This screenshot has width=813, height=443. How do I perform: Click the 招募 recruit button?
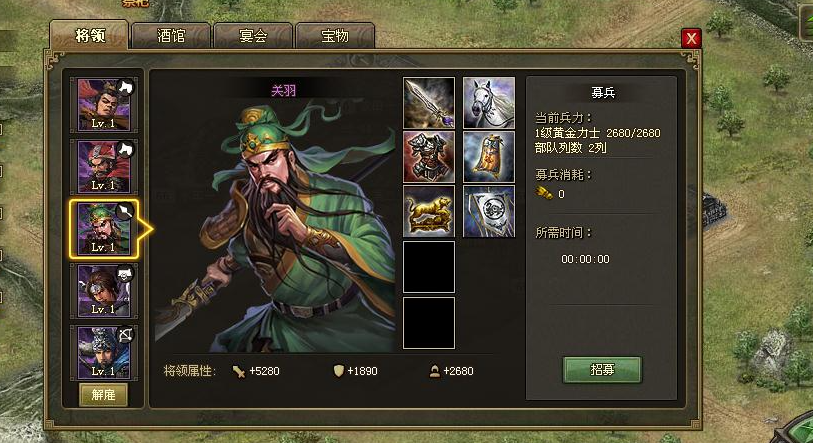(602, 369)
